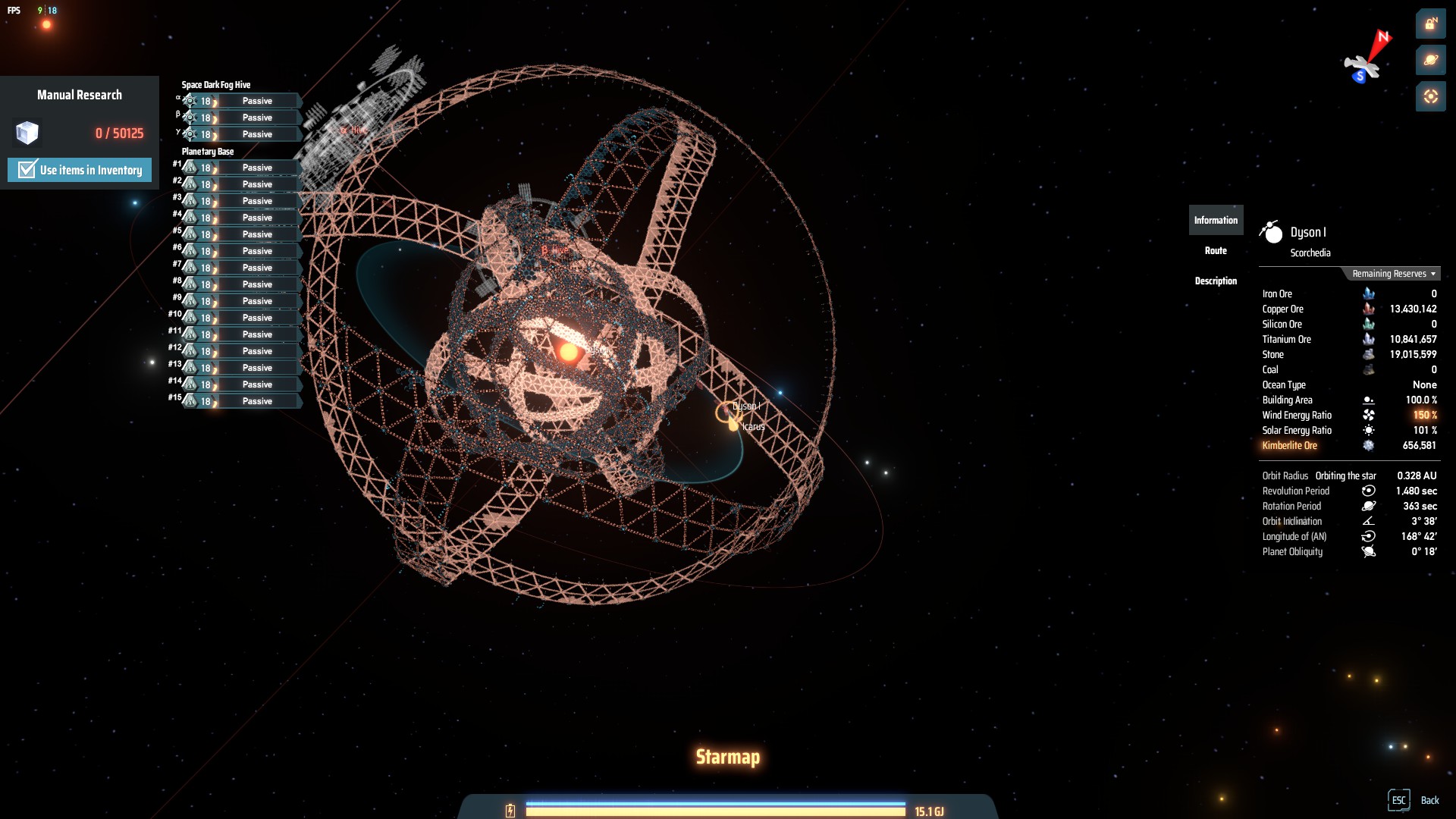Toggle Passive mode for hive α
The height and width of the screenshot is (819, 1456).
257,100
